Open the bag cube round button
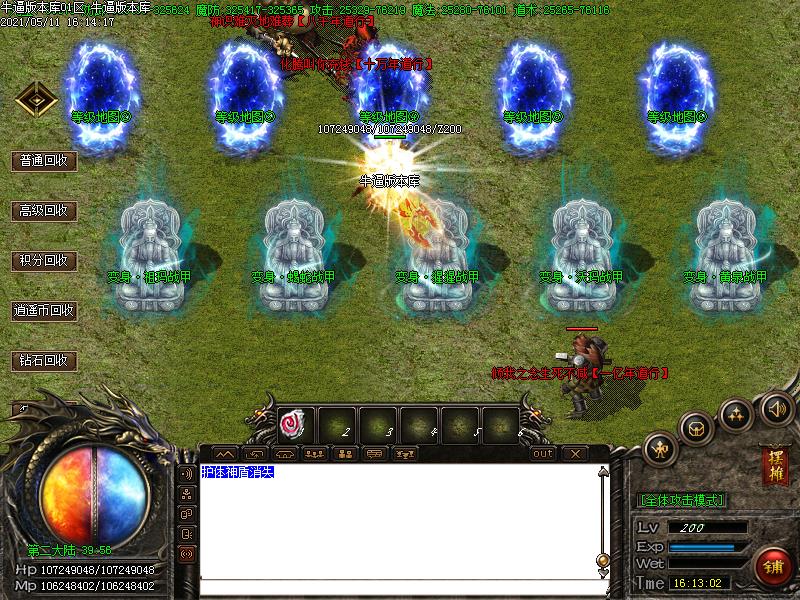The image size is (800, 600). (x=696, y=428)
